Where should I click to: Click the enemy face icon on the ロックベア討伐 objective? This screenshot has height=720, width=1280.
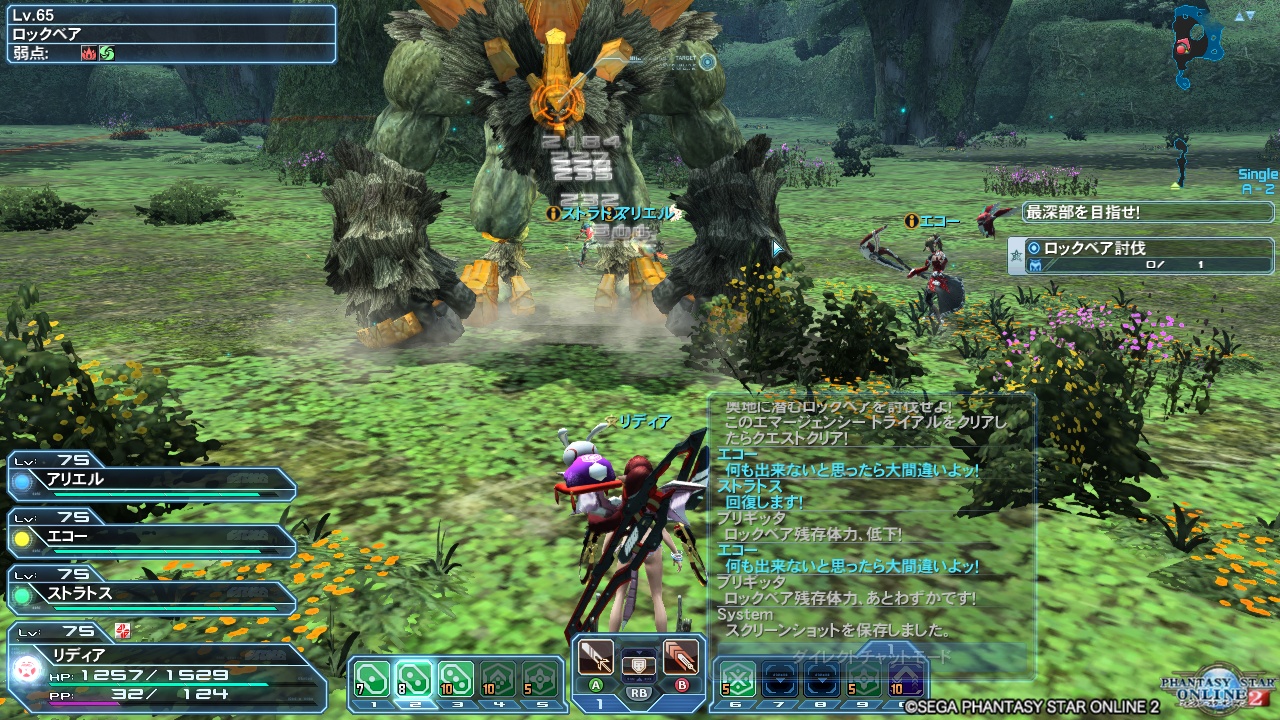(x=1034, y=265)
